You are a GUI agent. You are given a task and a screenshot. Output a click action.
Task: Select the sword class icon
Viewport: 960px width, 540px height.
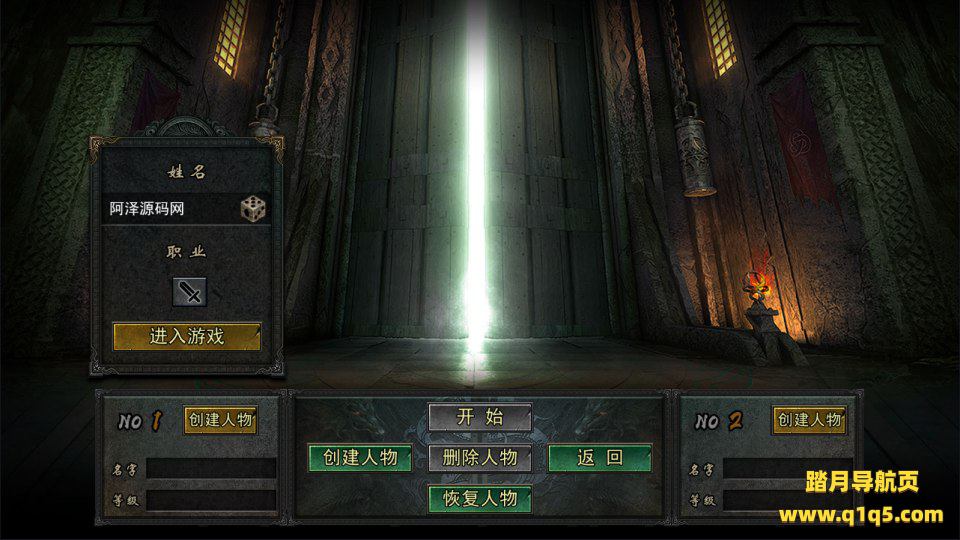point(189,292)
